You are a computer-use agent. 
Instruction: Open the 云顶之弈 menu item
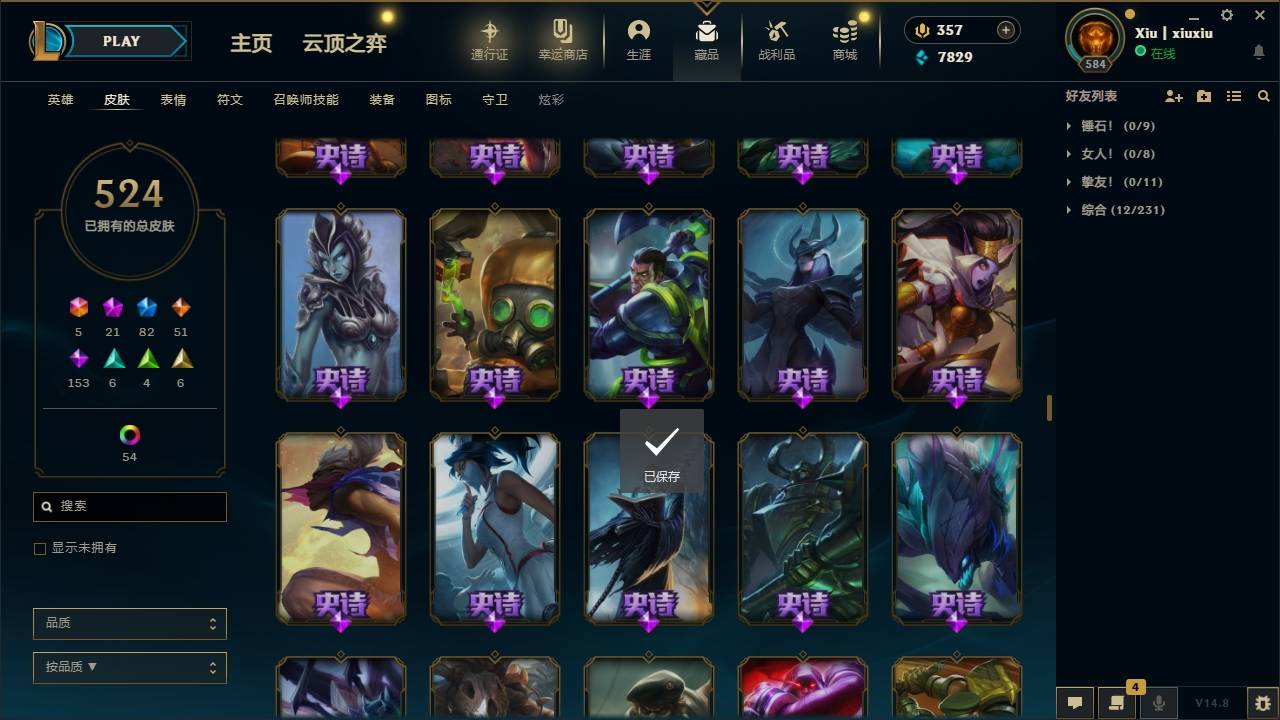point(344,44)
